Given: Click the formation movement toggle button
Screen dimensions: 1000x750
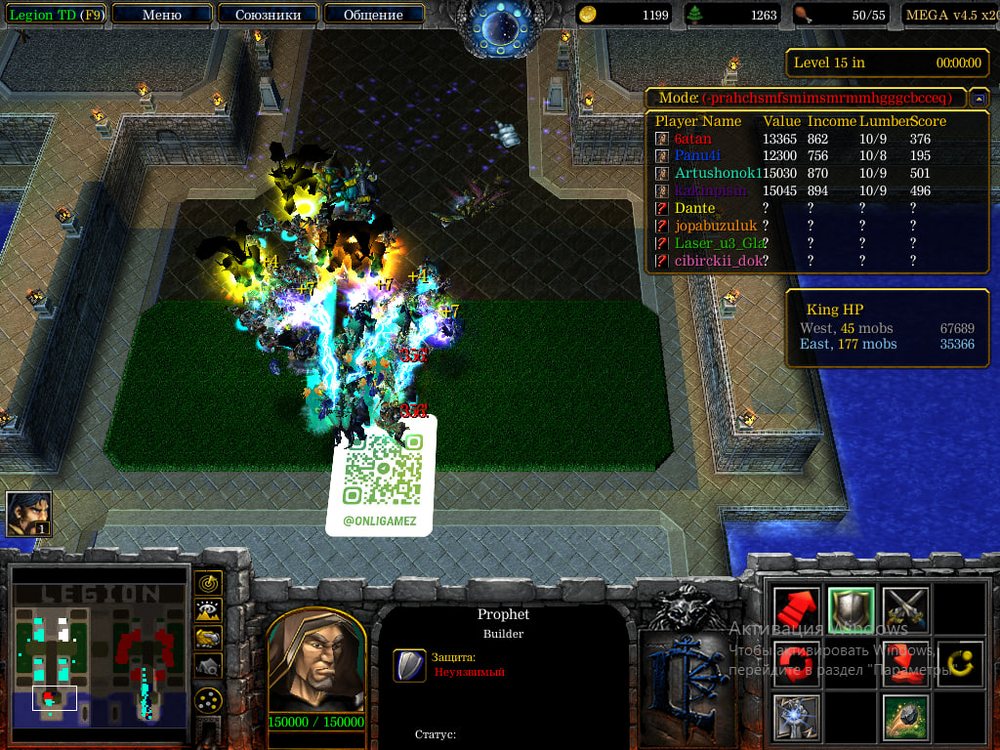Looking at the screenshot, I should [x=208, y=699].
